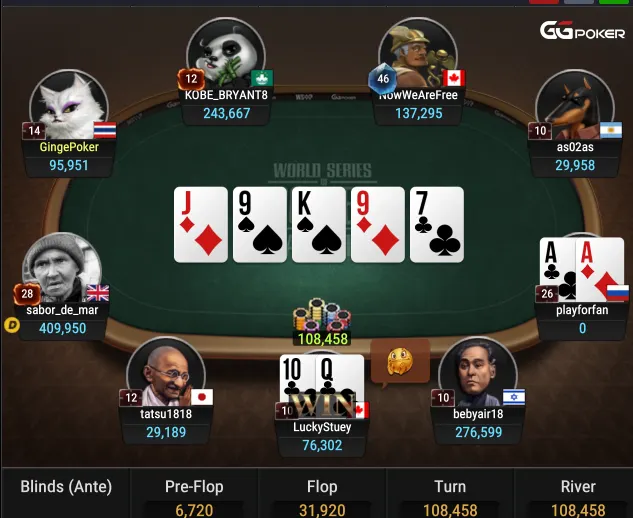Image resolution: width=633 pixels, height=518 pixels.
Task: Show the River street tab
Action: 577,495
